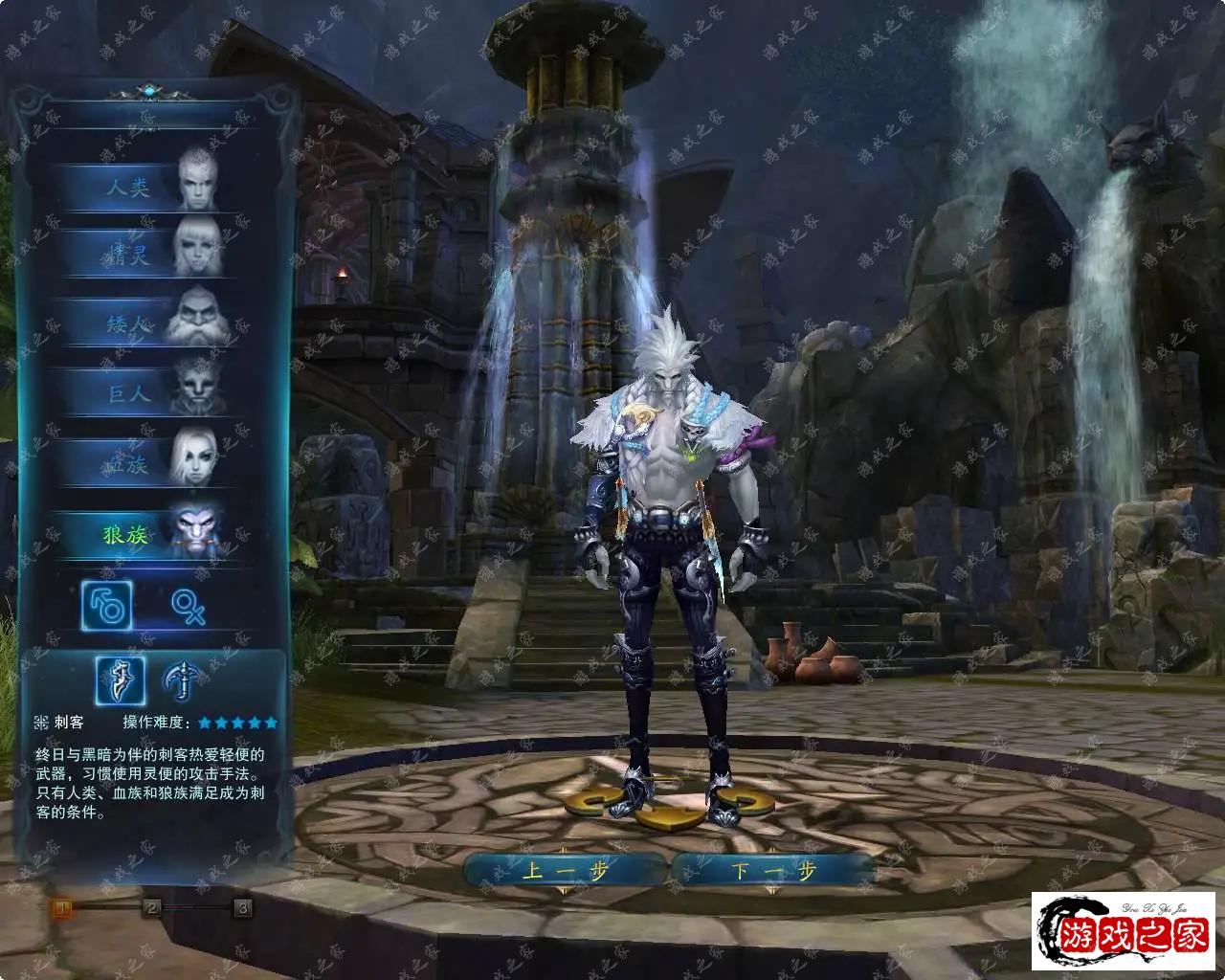The height and width of the screenshot is (980, 1225).
Task: Choose the scythe-shaped class icon
Action: pos(183,680)
